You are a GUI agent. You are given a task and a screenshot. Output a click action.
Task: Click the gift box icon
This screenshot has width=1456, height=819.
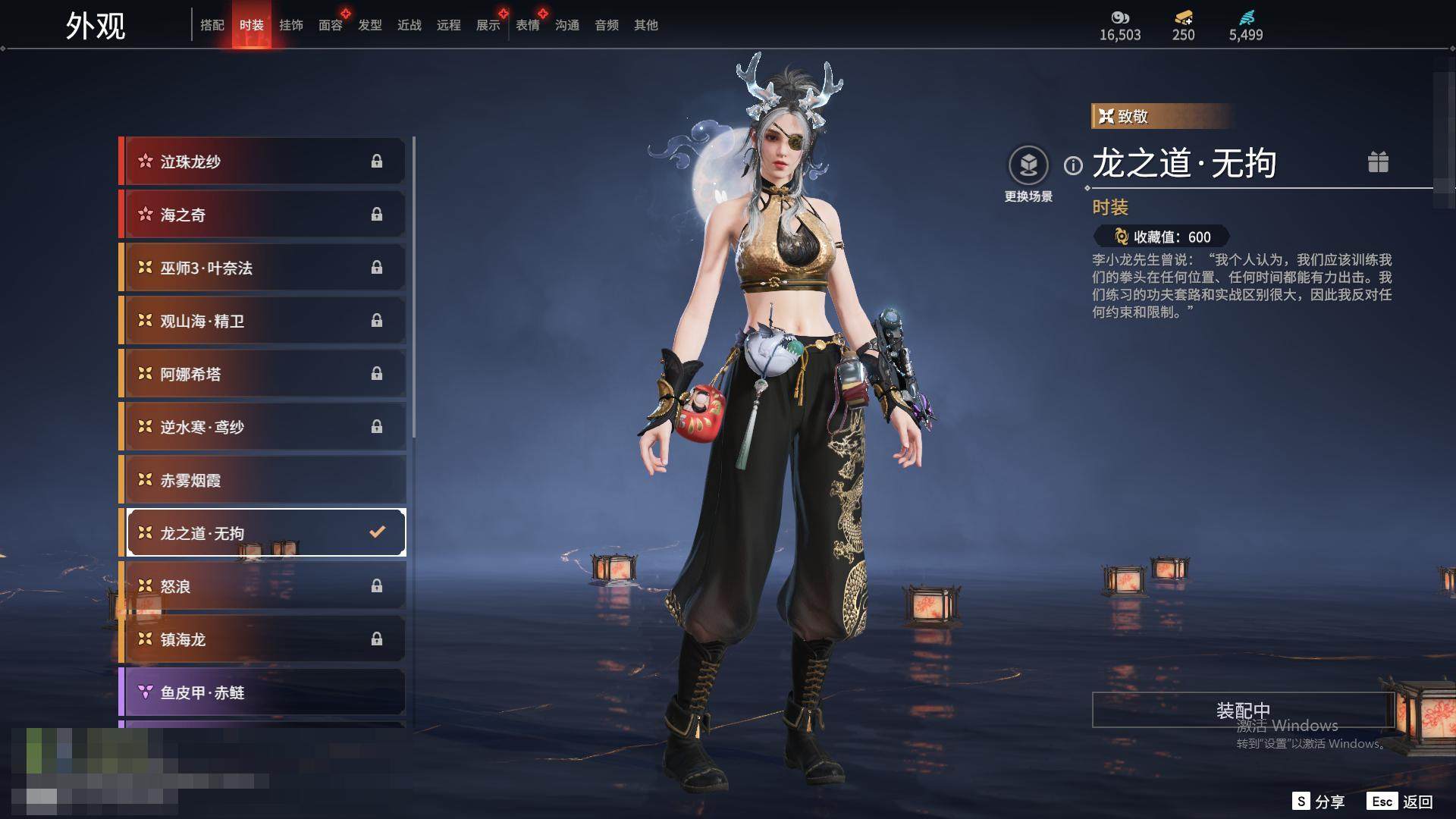point(1378,162)
